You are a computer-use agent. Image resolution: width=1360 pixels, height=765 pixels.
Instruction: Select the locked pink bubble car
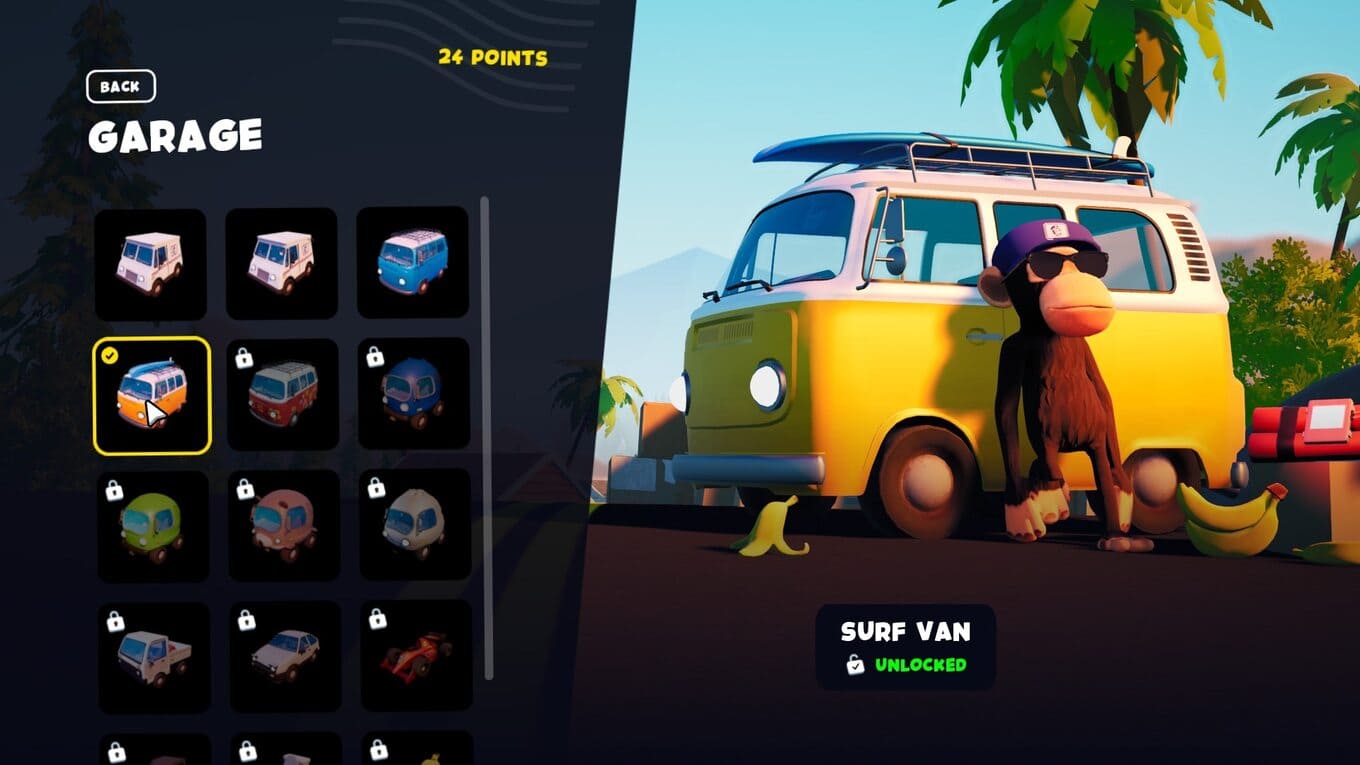point(284,526)
